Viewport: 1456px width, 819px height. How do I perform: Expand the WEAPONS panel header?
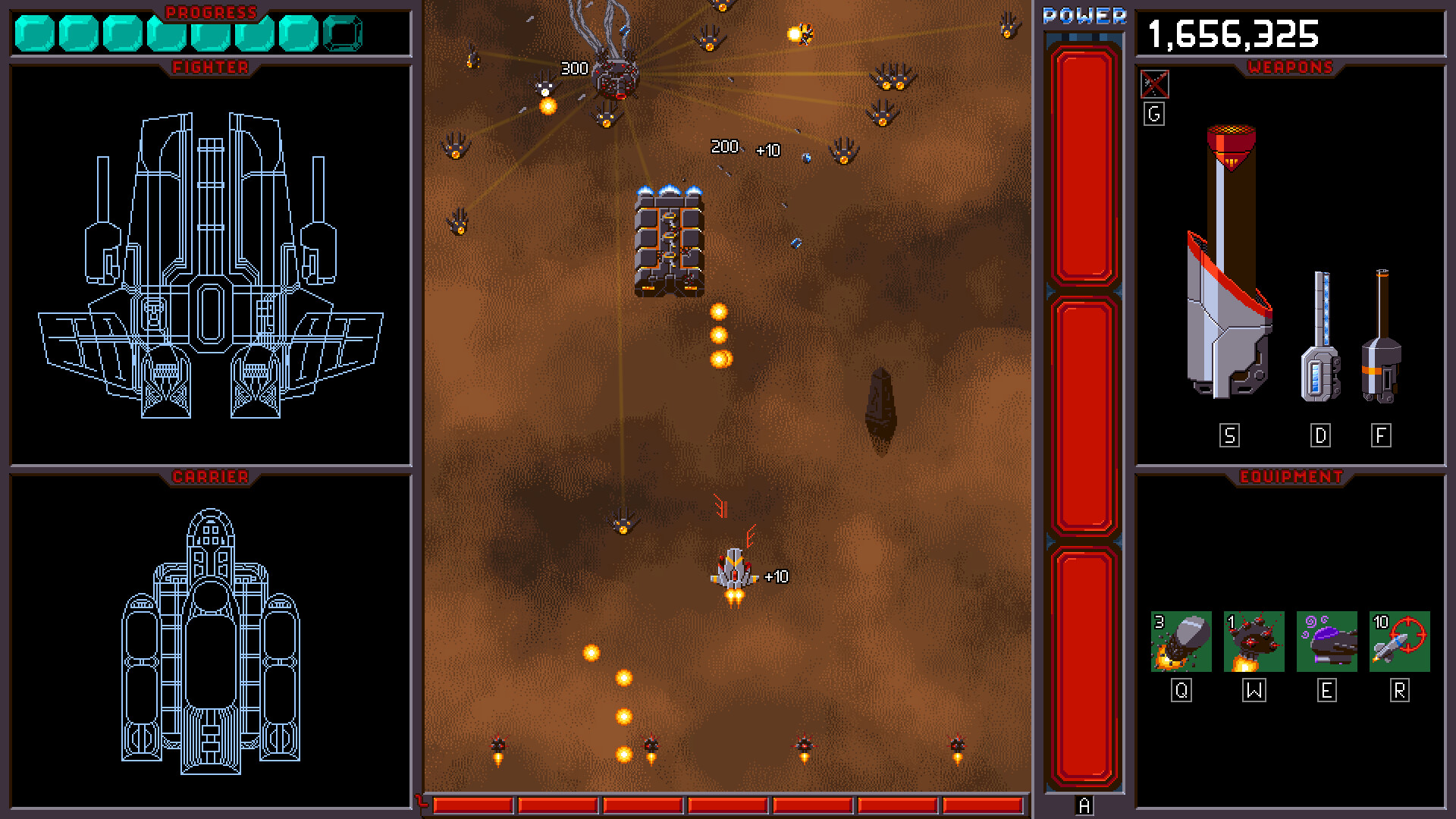click(1291, 68)
